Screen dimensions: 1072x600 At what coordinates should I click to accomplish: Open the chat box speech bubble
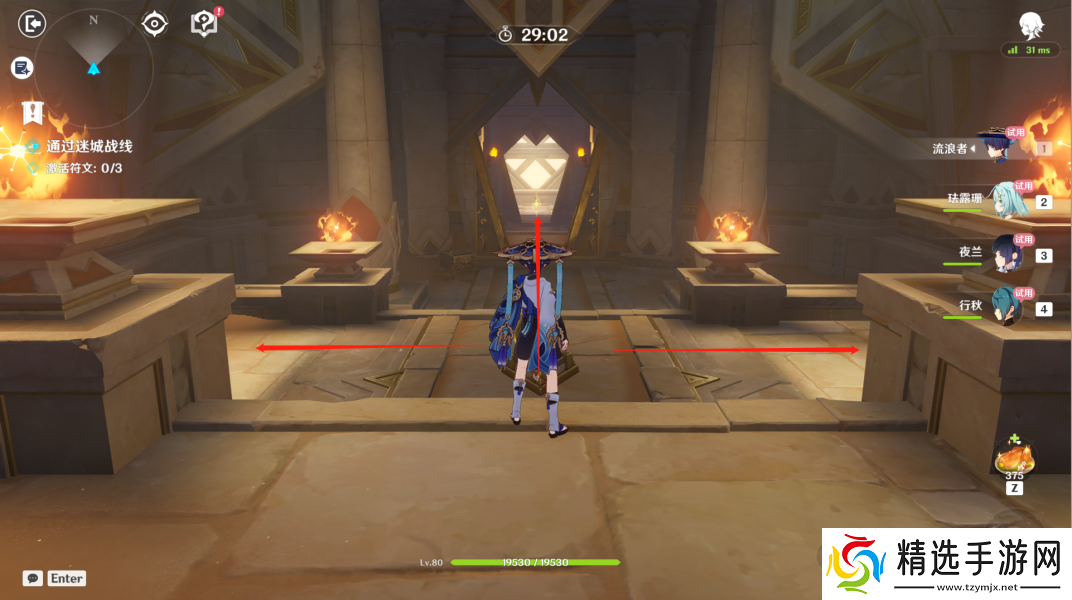tap(33, 578)
